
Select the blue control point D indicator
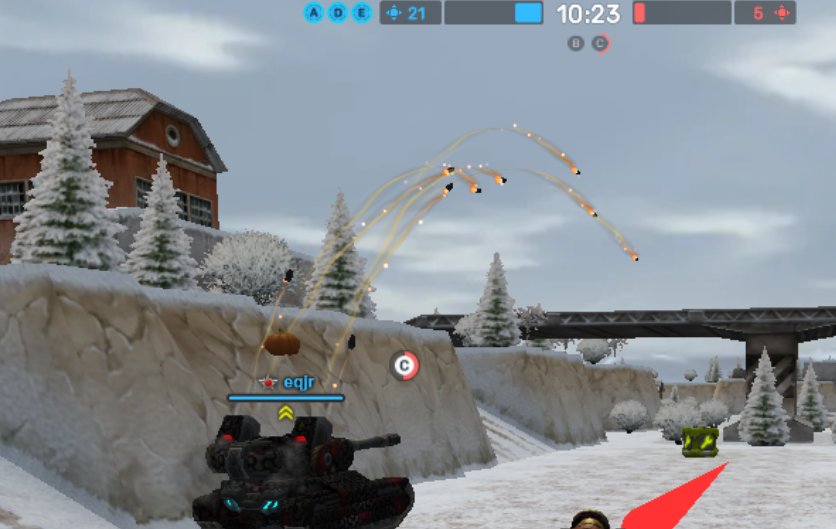tap(338, 13)
